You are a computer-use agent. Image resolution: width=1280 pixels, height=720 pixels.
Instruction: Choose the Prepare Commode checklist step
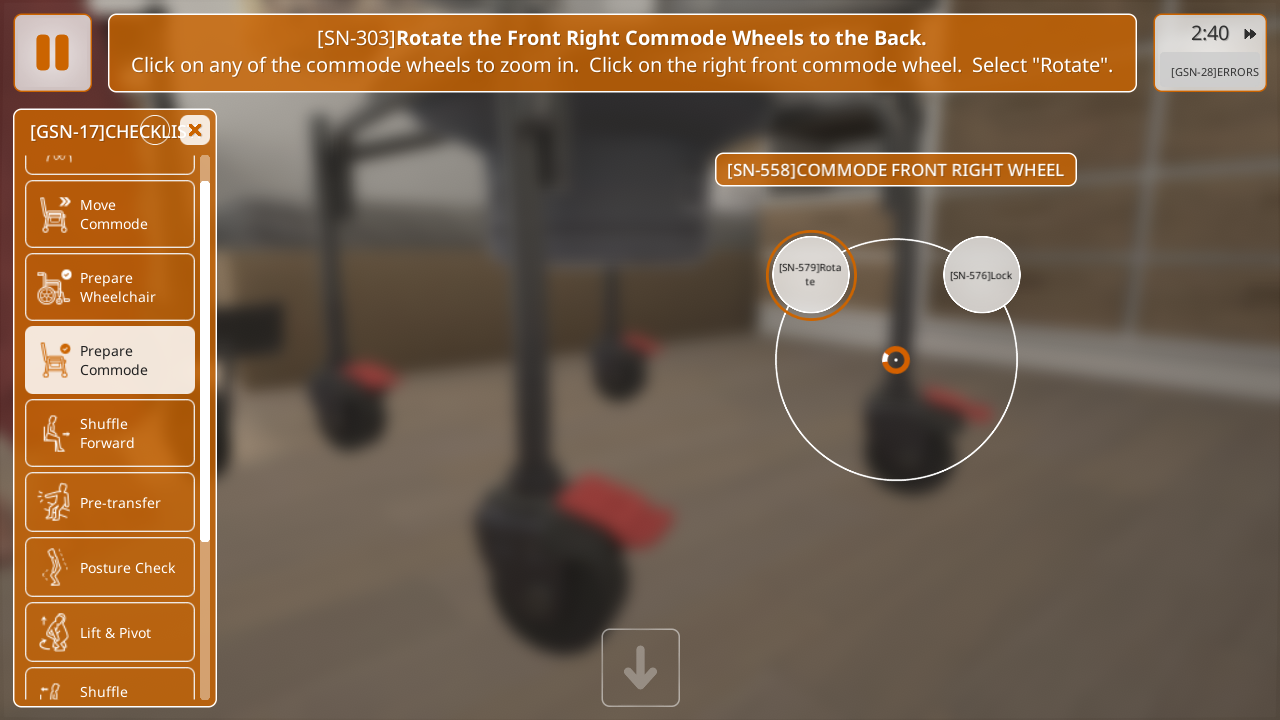coord(110,360)
